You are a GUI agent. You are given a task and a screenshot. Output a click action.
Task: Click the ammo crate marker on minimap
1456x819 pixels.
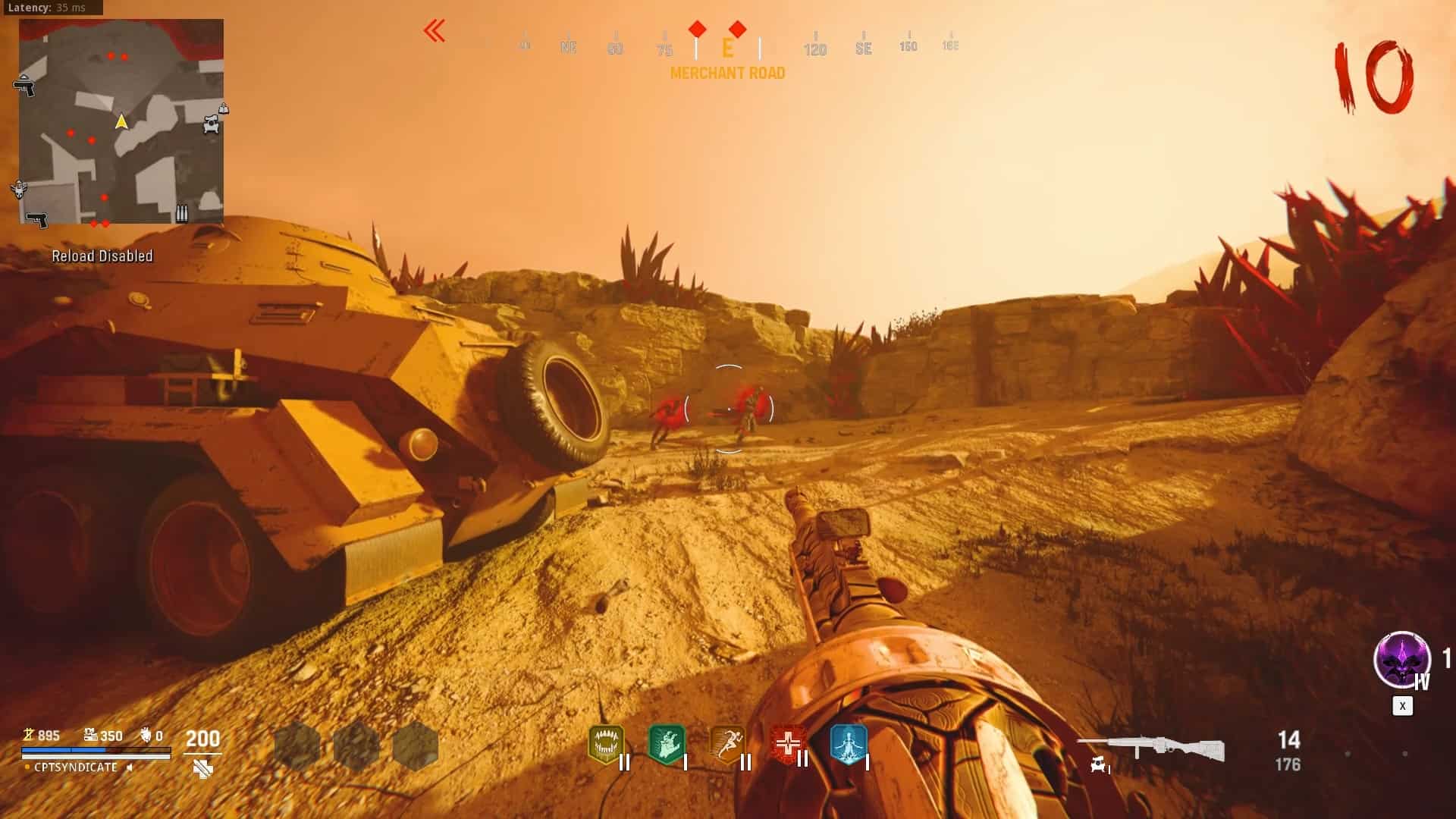point(182,213)
